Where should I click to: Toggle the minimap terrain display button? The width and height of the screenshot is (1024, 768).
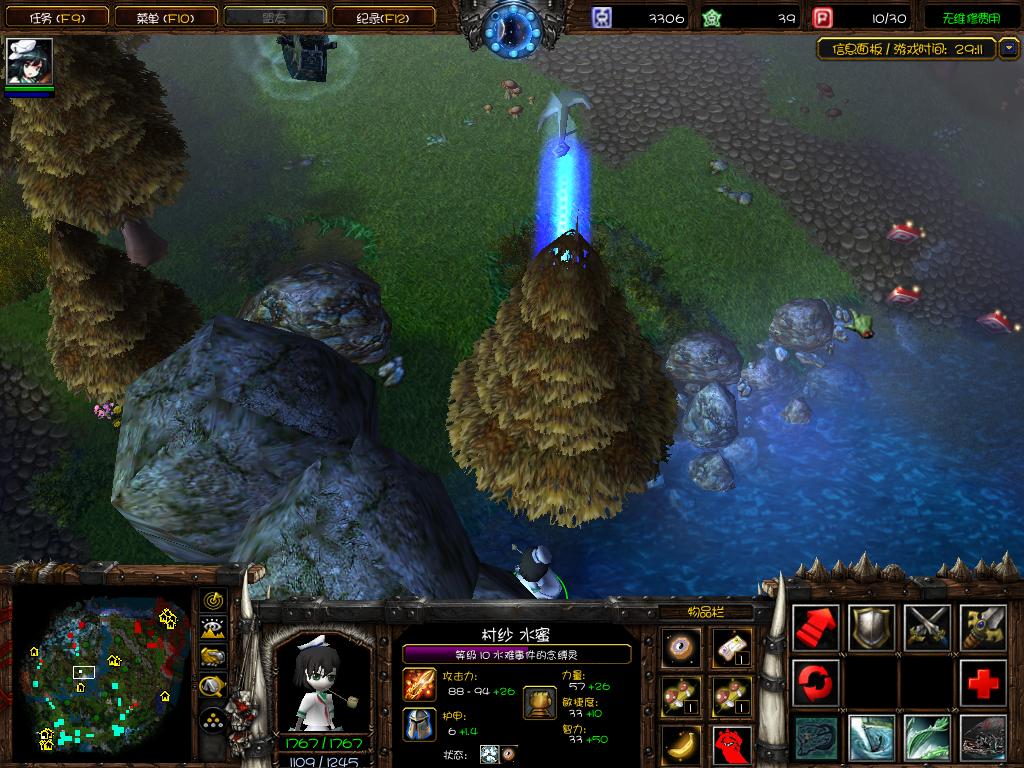[x=212, y=628]
